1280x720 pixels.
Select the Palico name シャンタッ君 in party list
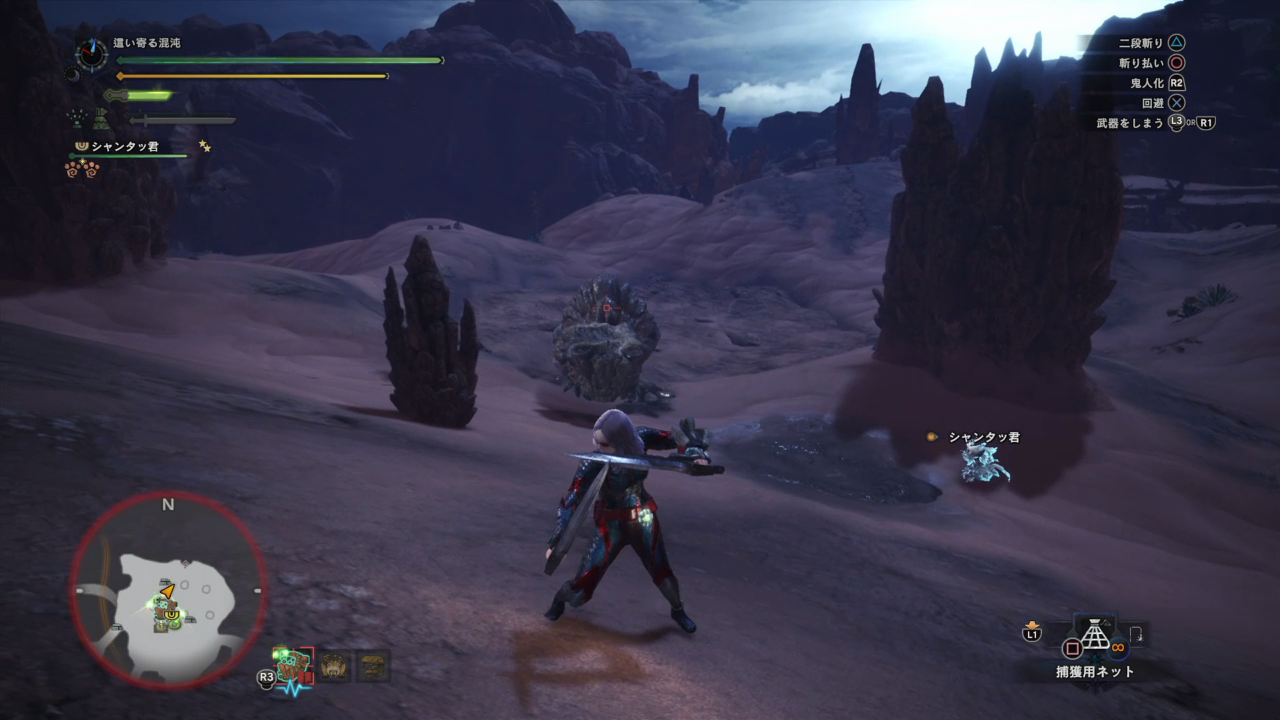click(125, 147)
